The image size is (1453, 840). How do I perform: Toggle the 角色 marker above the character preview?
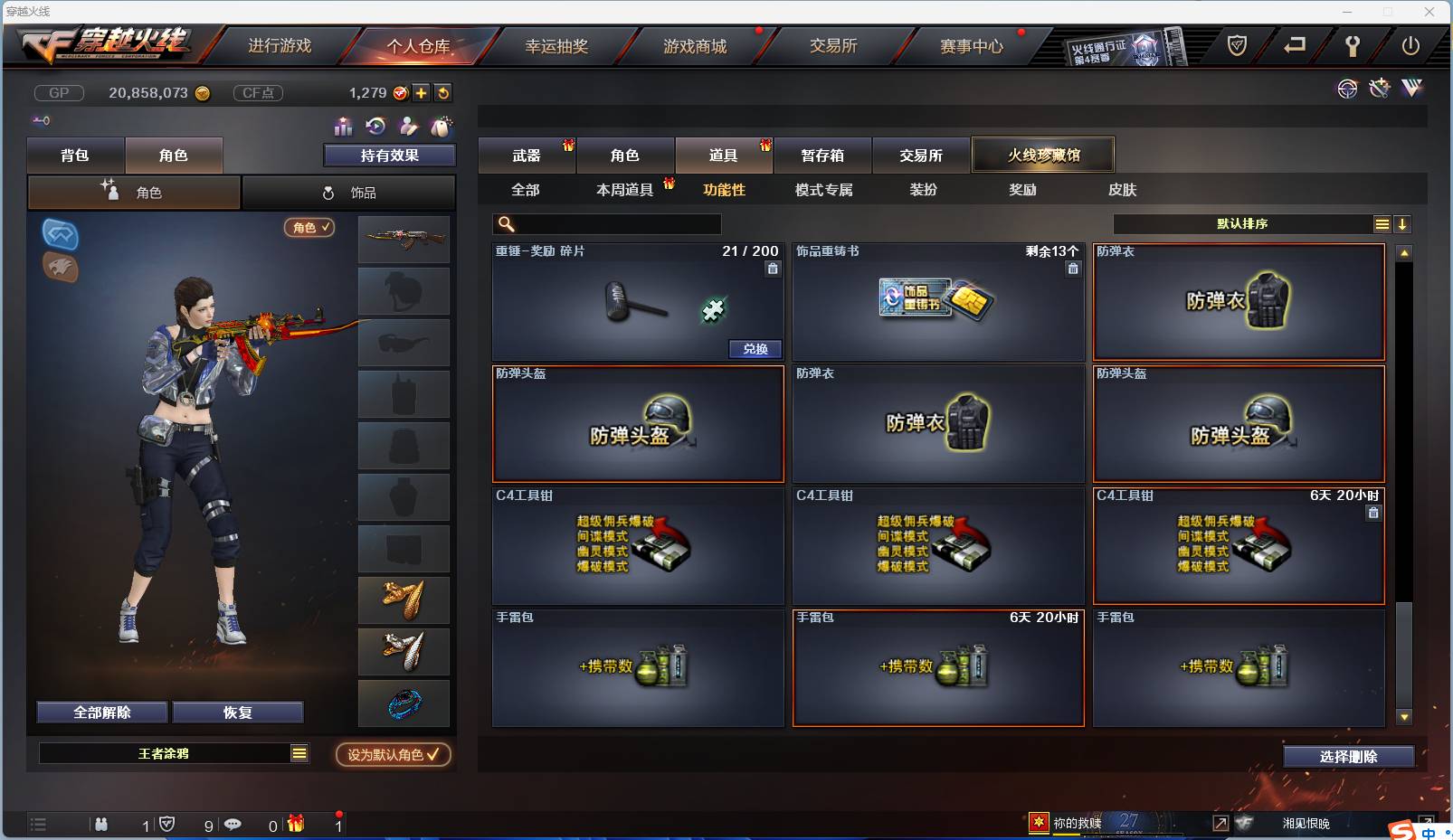pos(309,228)
